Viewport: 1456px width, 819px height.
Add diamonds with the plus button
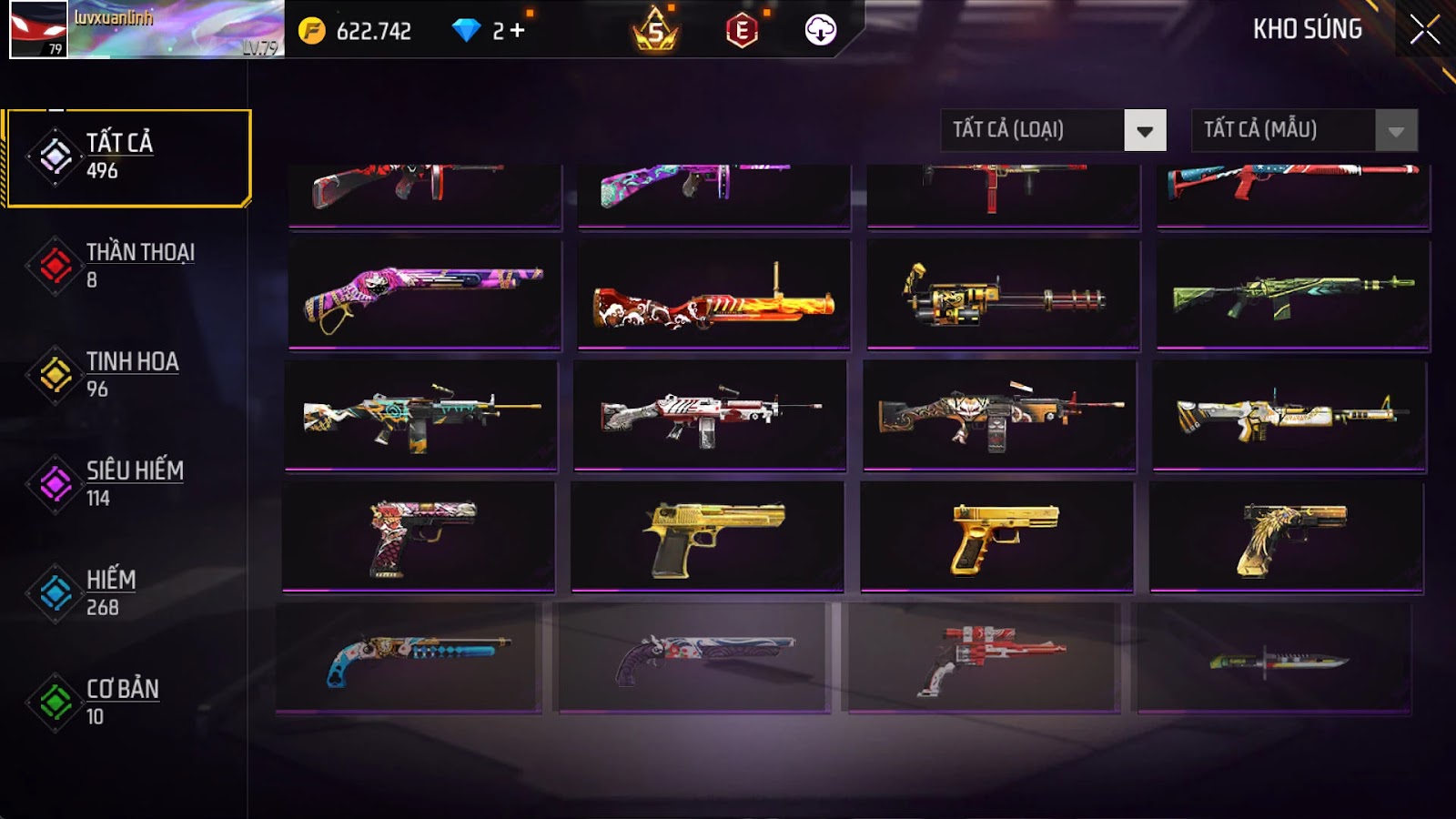(517, 31)
